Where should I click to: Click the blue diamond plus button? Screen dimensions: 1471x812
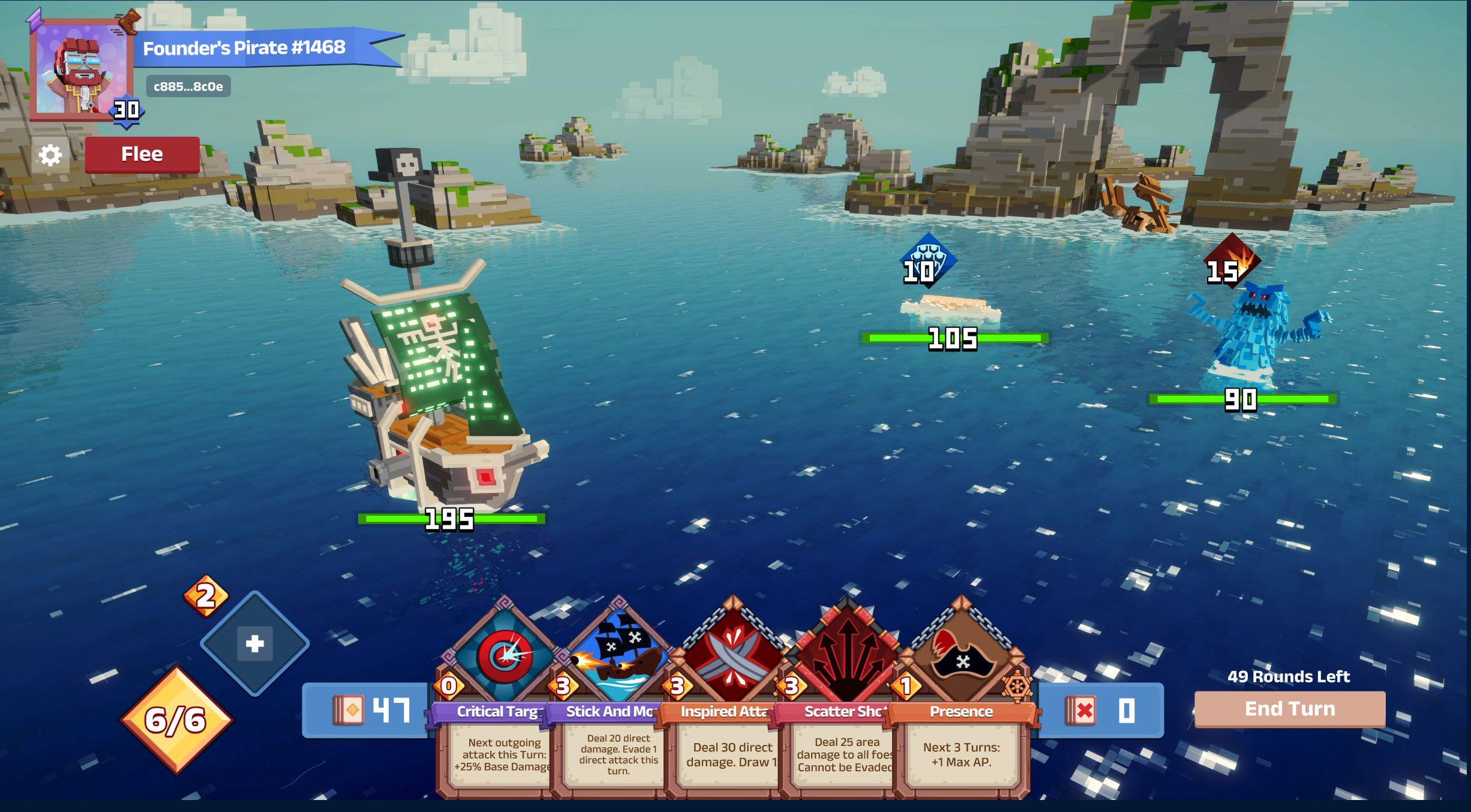255,643
